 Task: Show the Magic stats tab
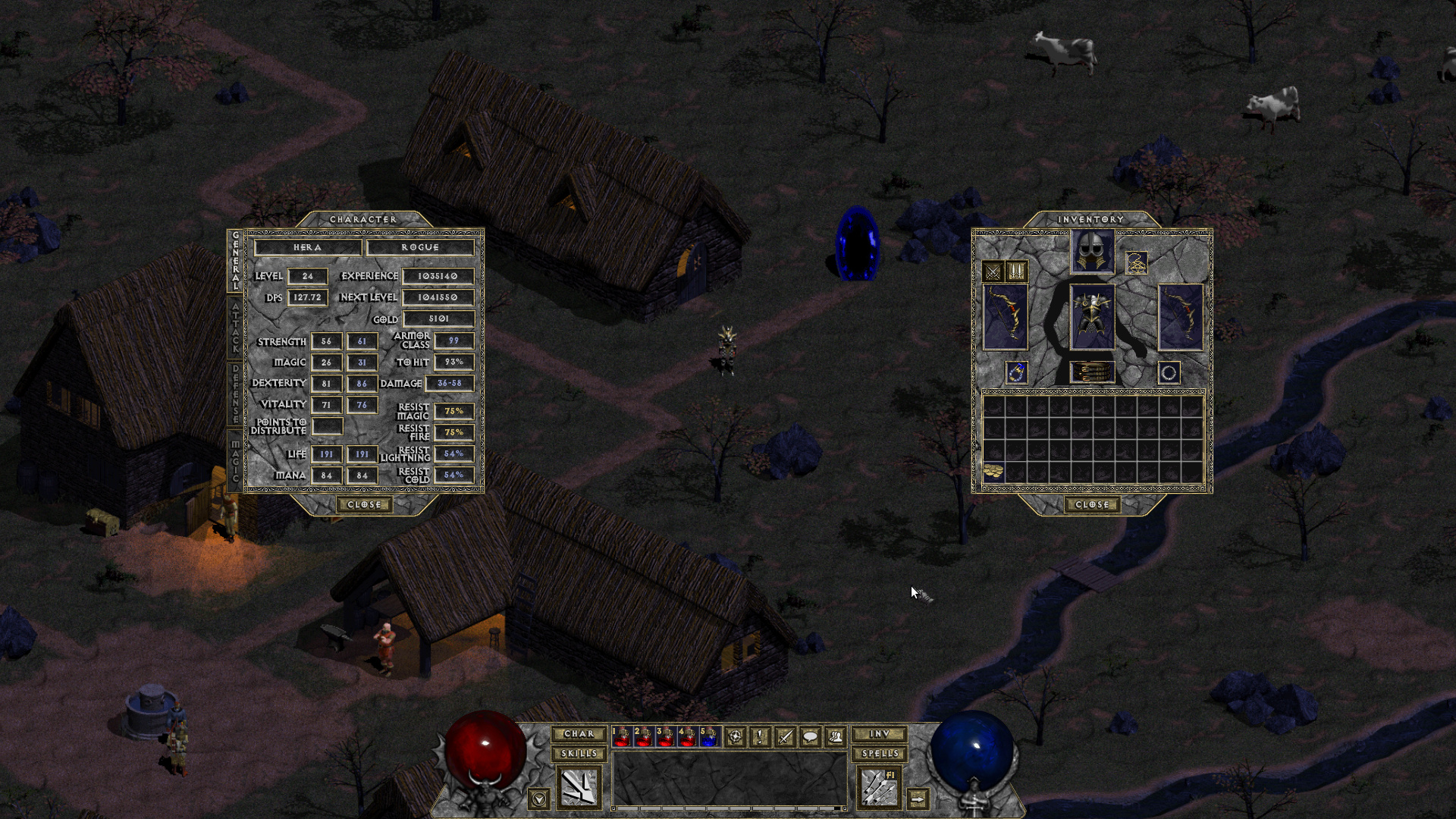pos(235,460)
